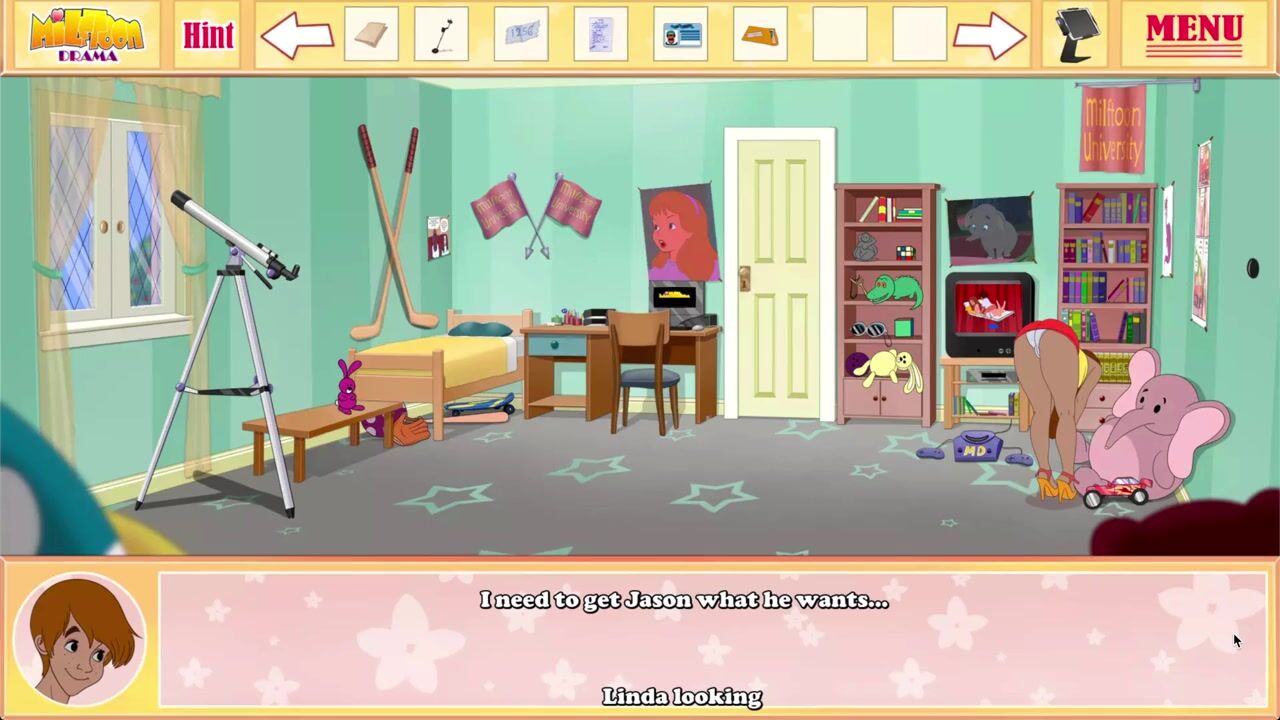1280x720 pixels.
Task: Click the Milftoon Drama logo
Action: (x=86, y=35)
